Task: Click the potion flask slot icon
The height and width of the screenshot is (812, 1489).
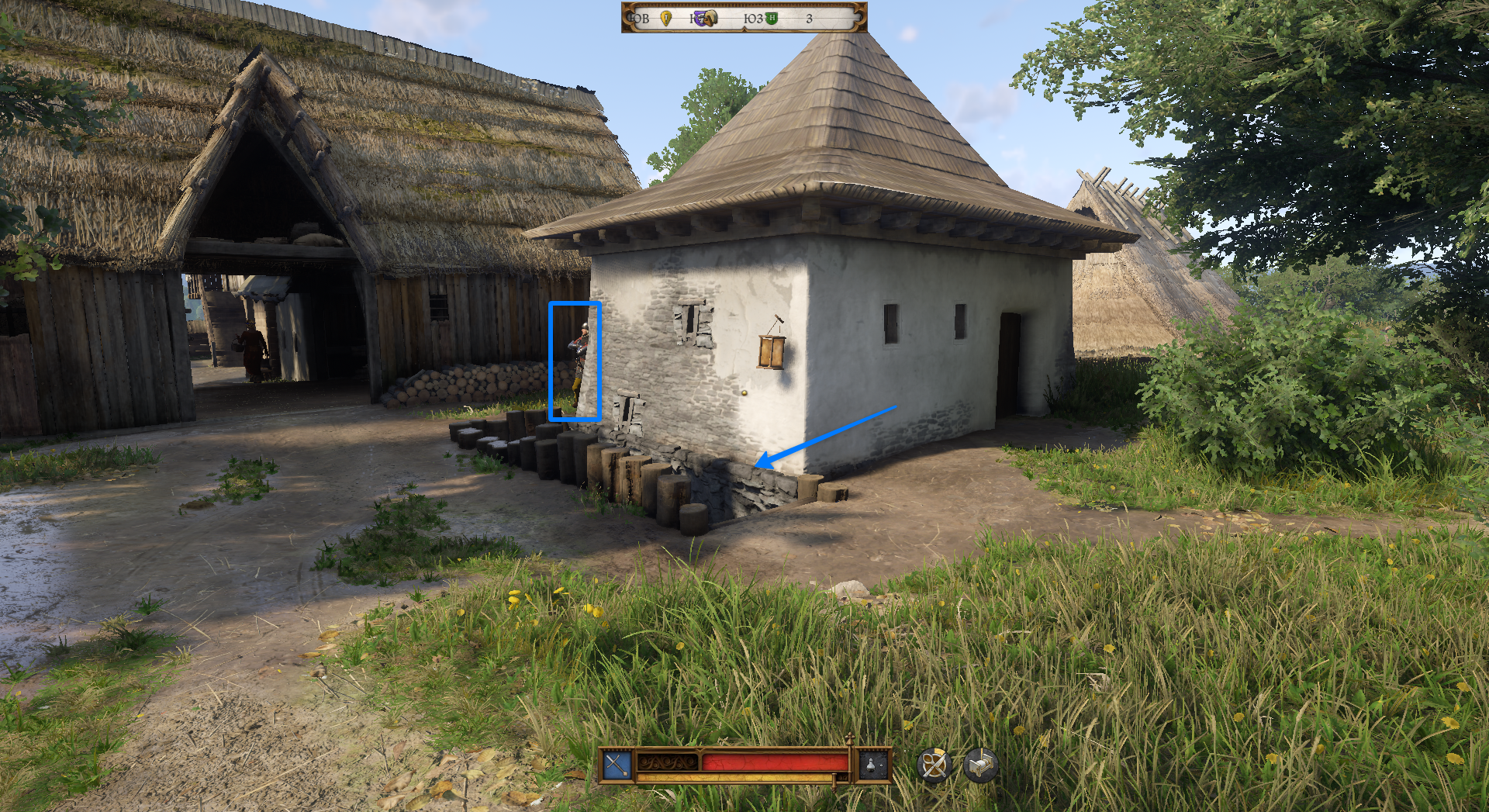Action: pos(874,765)
